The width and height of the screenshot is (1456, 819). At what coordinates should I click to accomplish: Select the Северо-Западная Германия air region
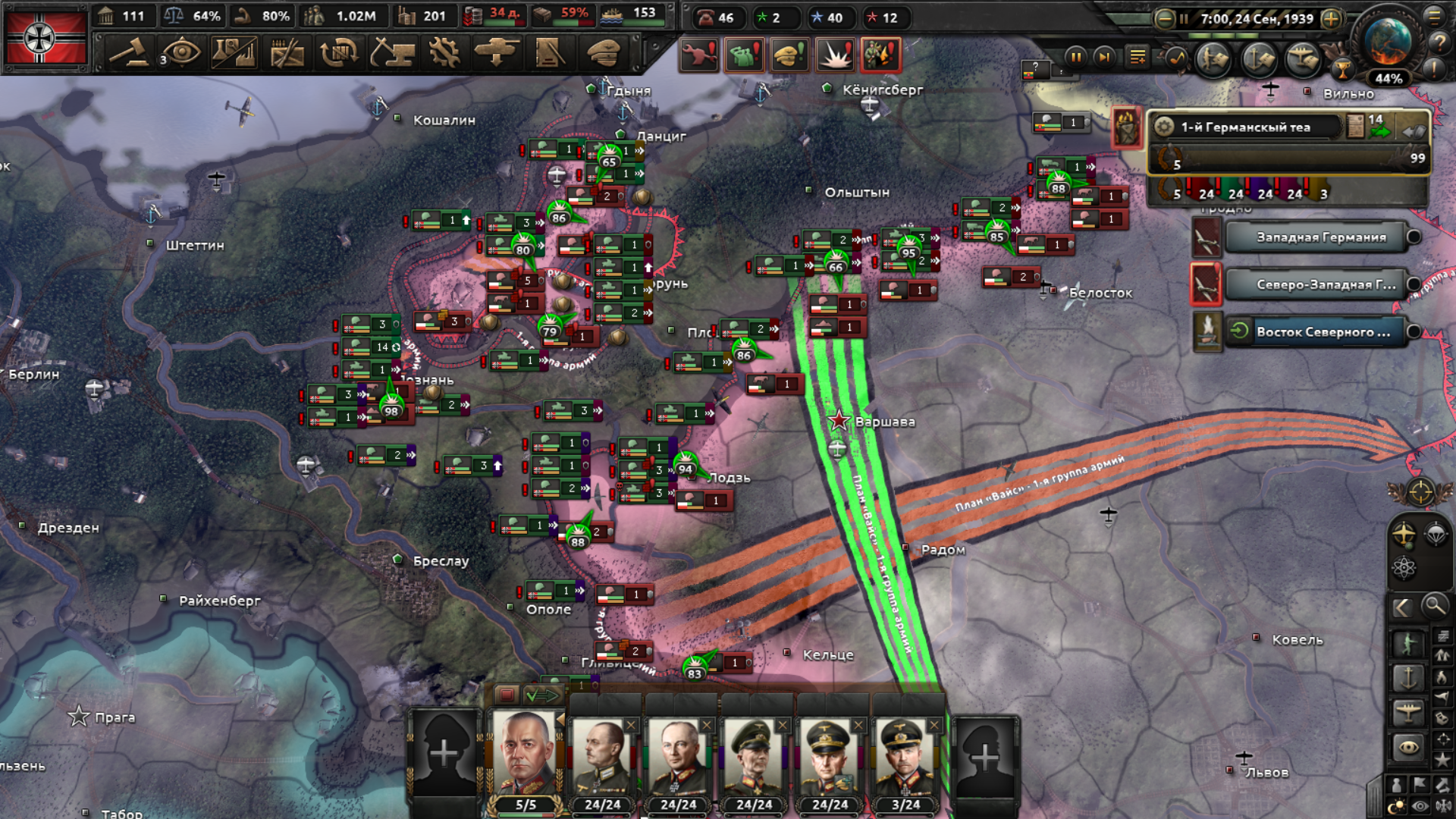point(1320,285)
